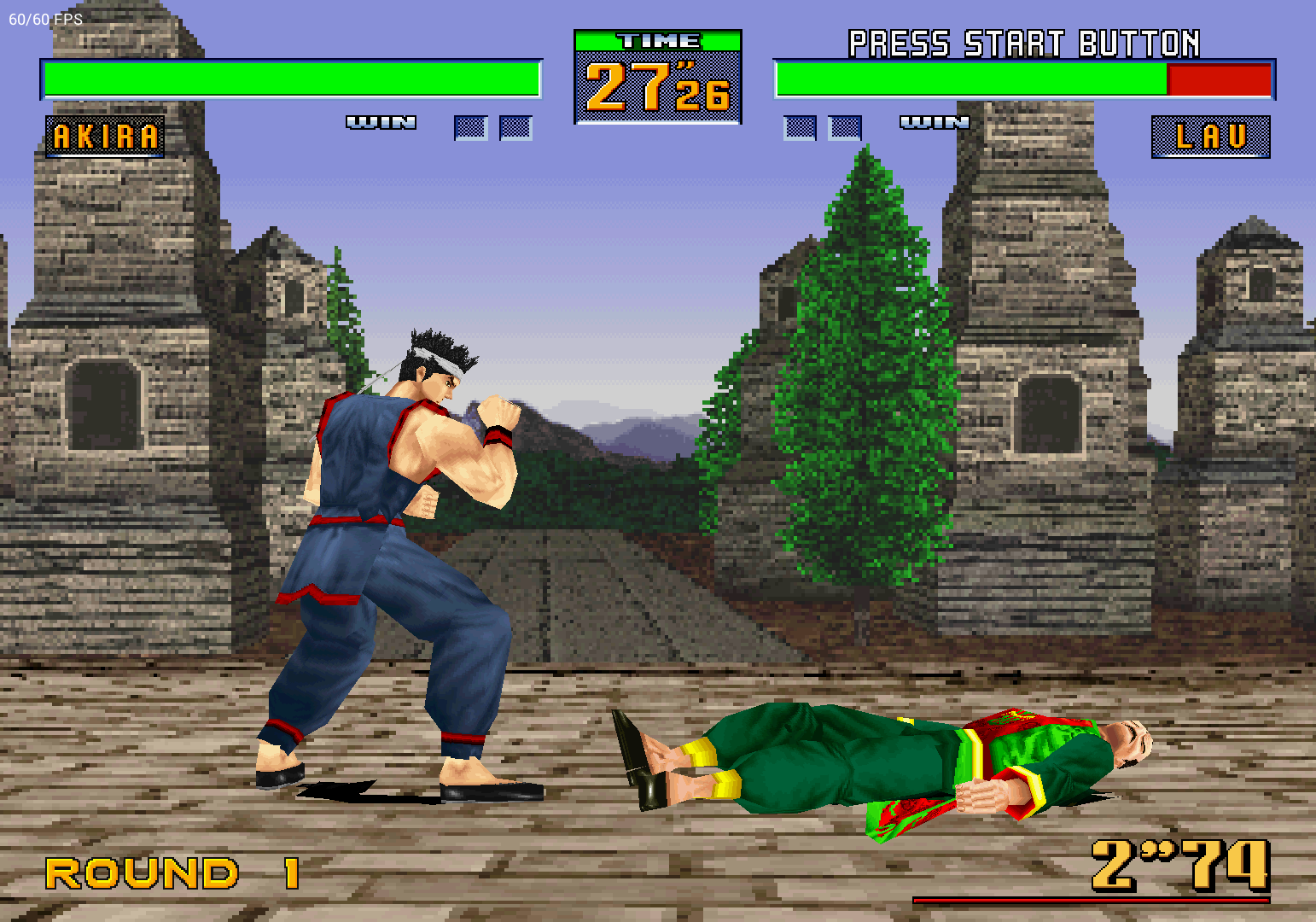Select Akira's name plate
This screenshot has width=1316, height=922.
[105, 135]
